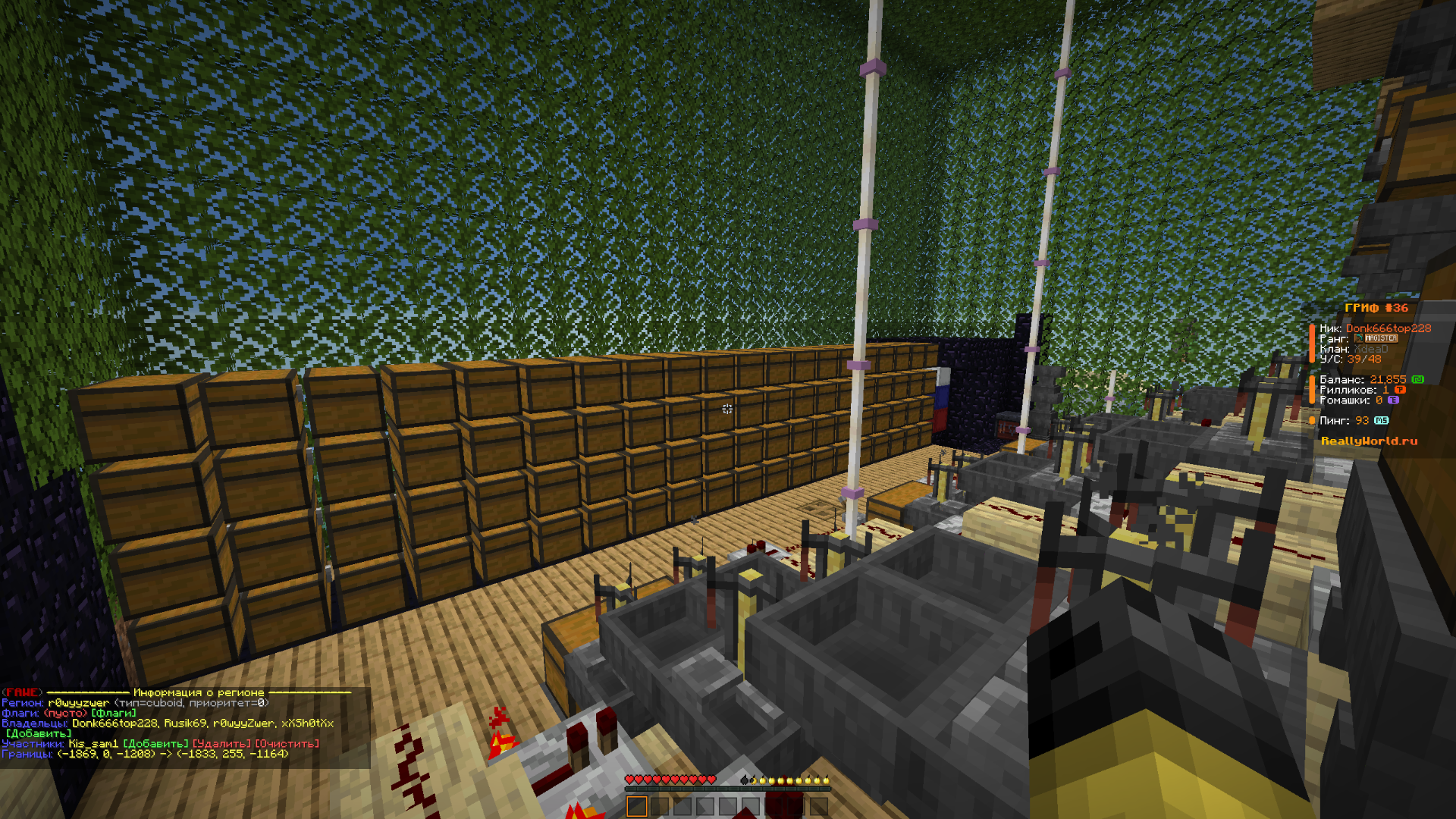1456x819 pixels.
Task: Activate the [Очистить] clear members link
Action: coord(287,744)
